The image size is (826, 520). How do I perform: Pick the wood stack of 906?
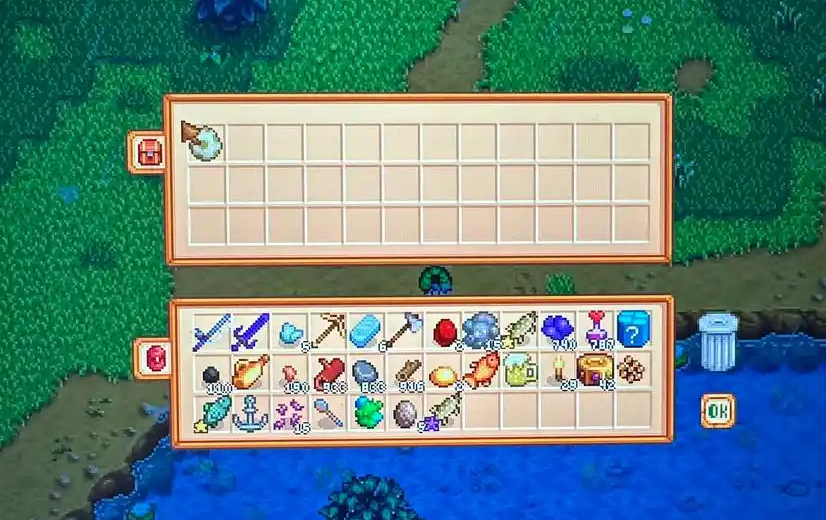coord(405,370)
